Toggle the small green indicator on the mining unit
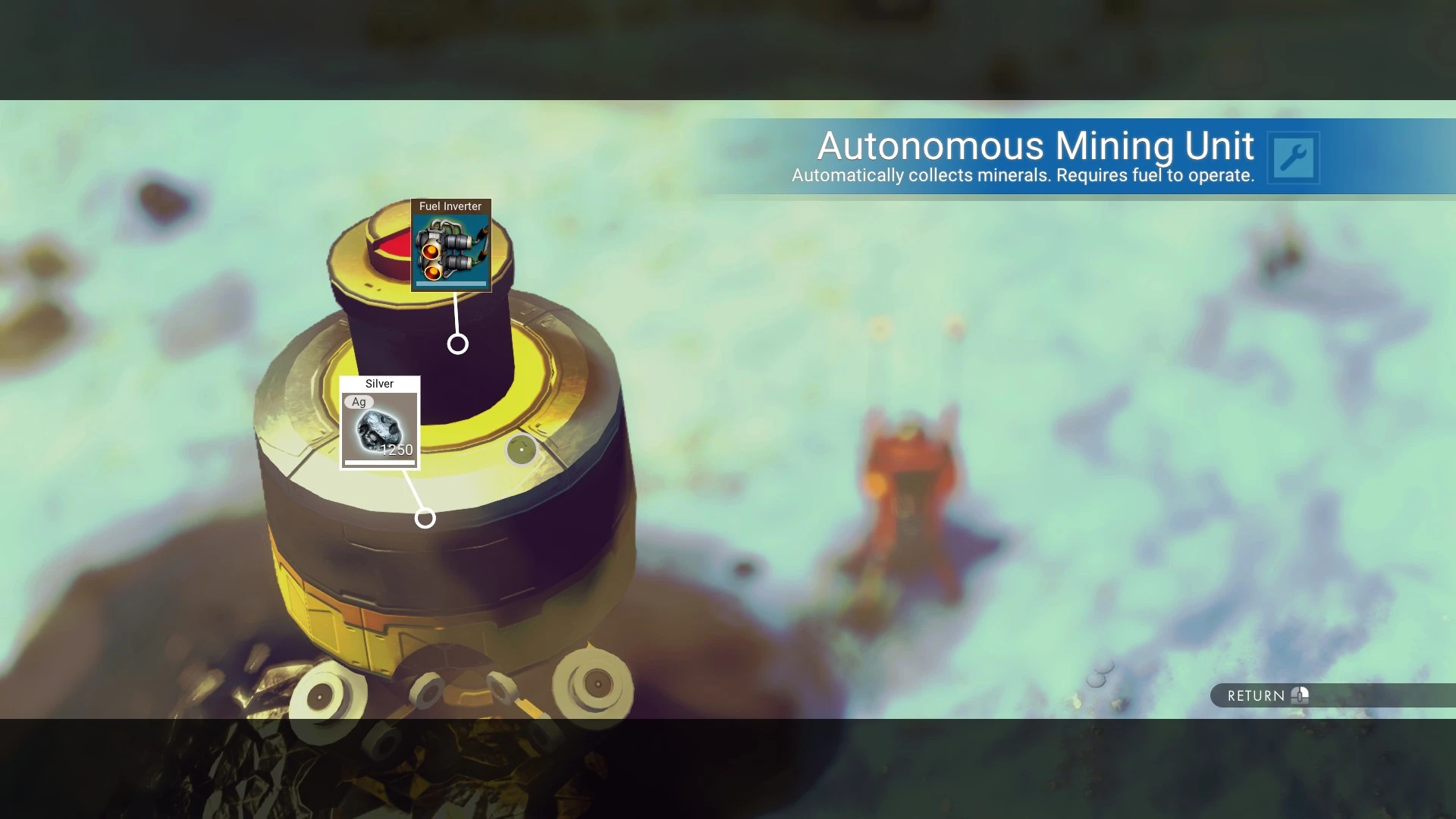Screen dimensions: 1456x819 [522, 448]
